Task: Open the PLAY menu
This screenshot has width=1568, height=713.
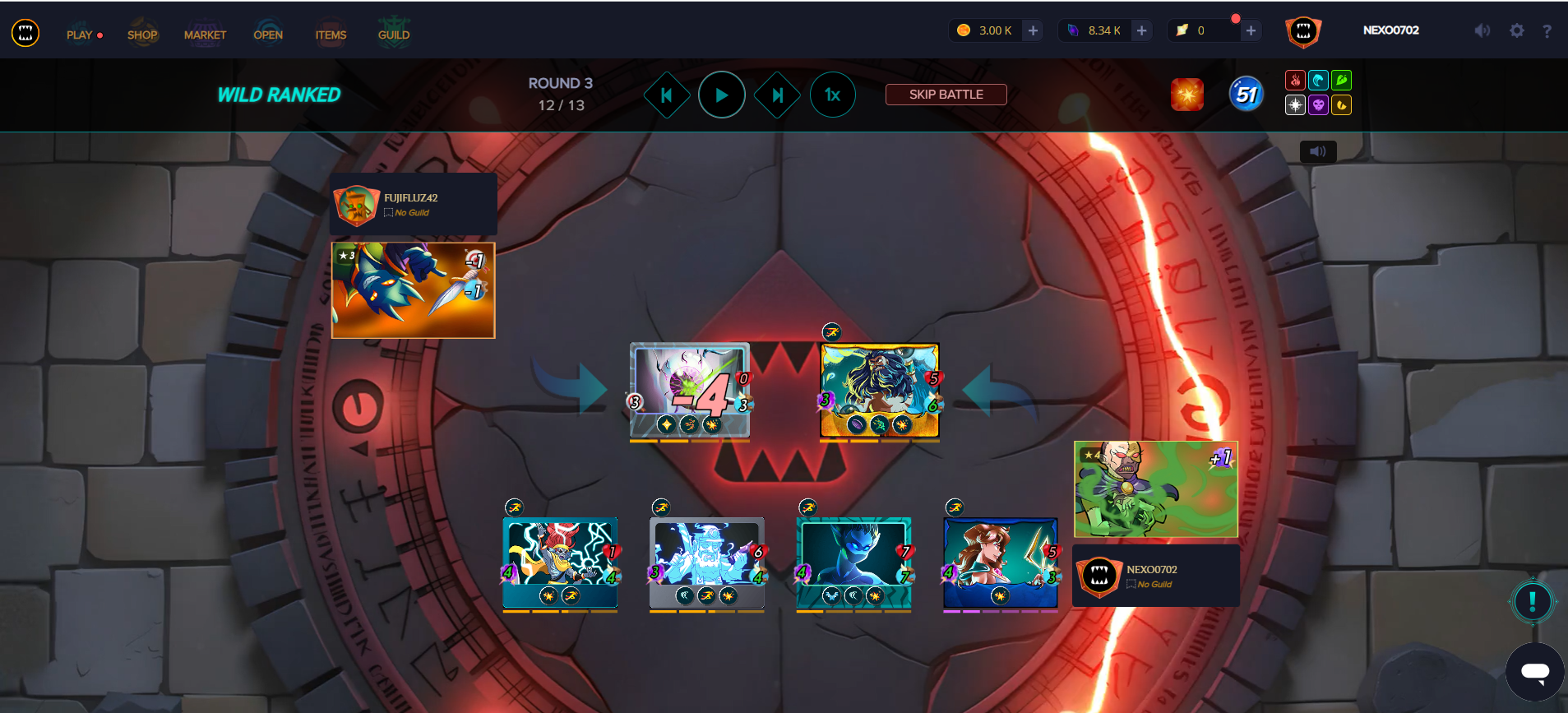Action: click(79, 35)
